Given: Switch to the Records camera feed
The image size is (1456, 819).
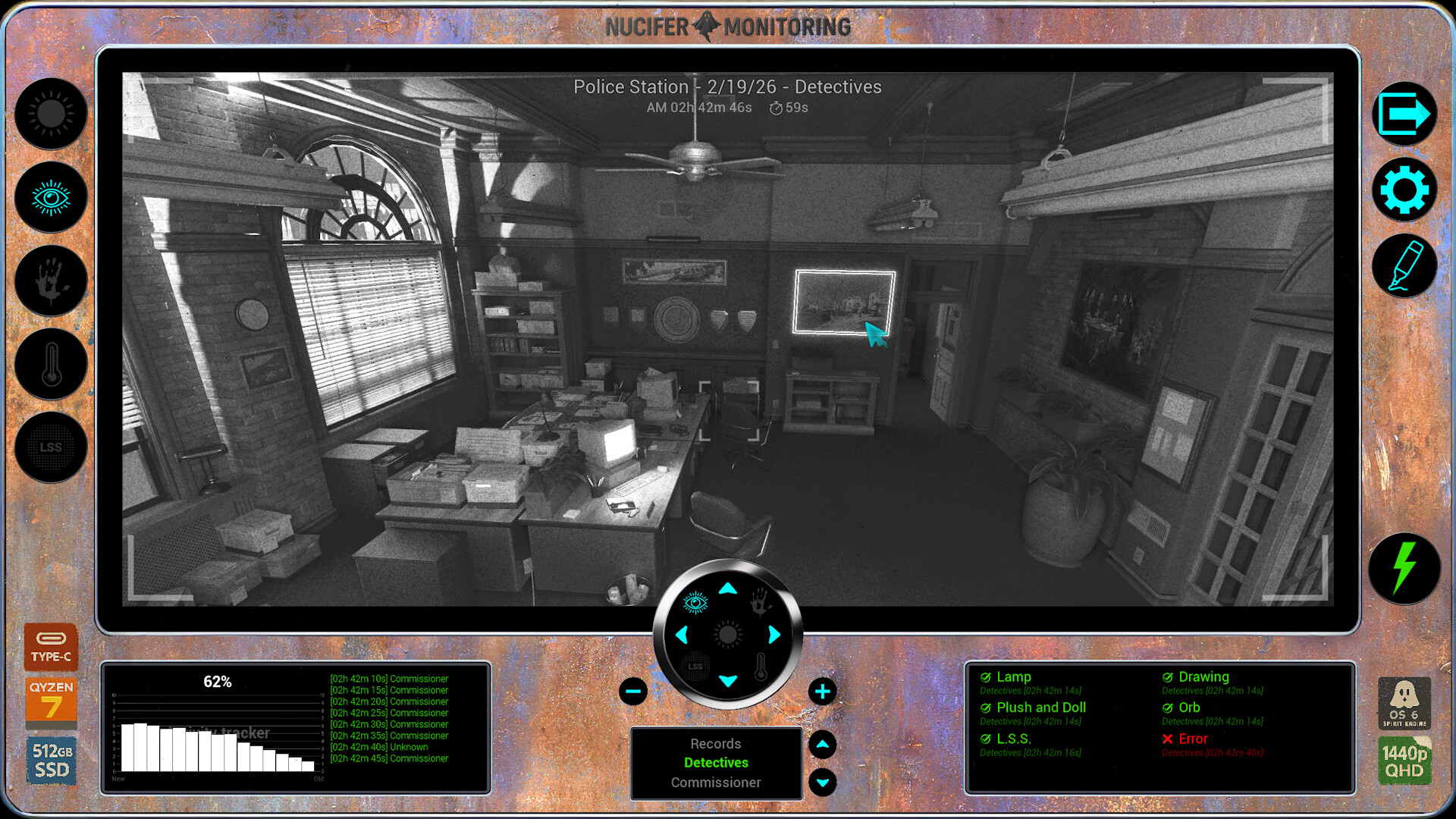Looking at the screenshot, I should [x=716, y=743].
